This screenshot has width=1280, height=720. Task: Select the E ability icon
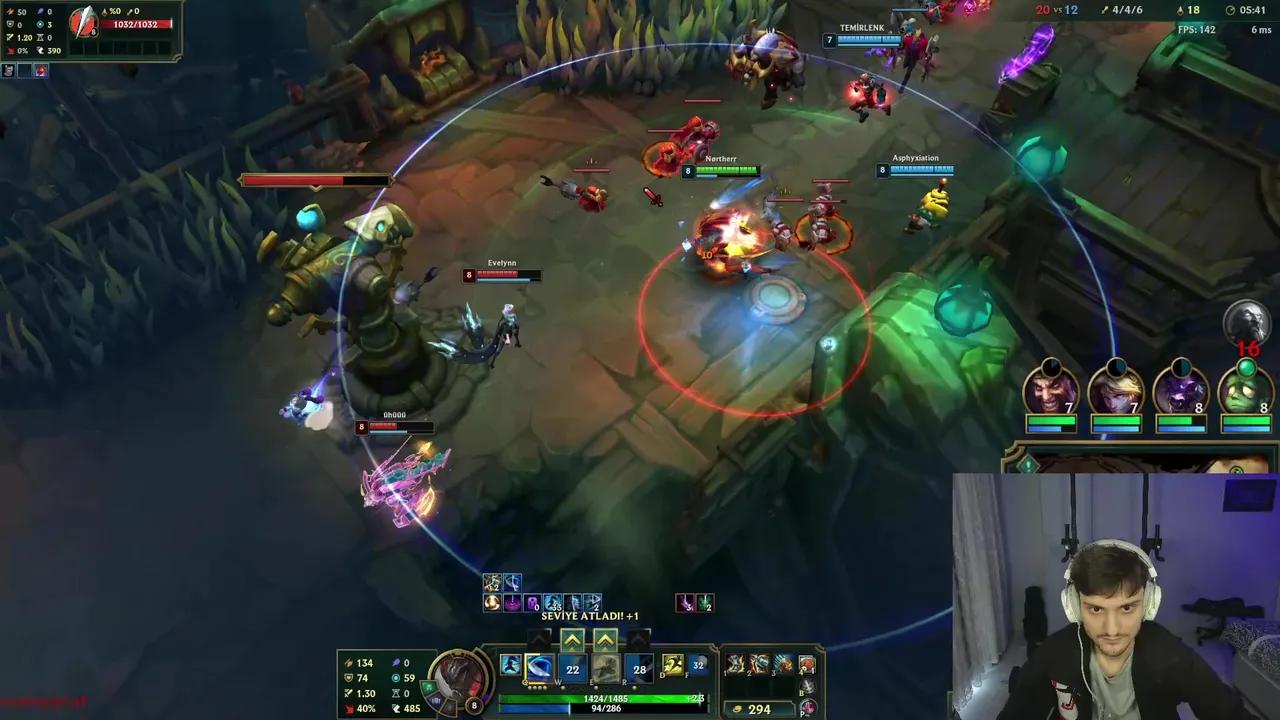click(x=607, y=668)
